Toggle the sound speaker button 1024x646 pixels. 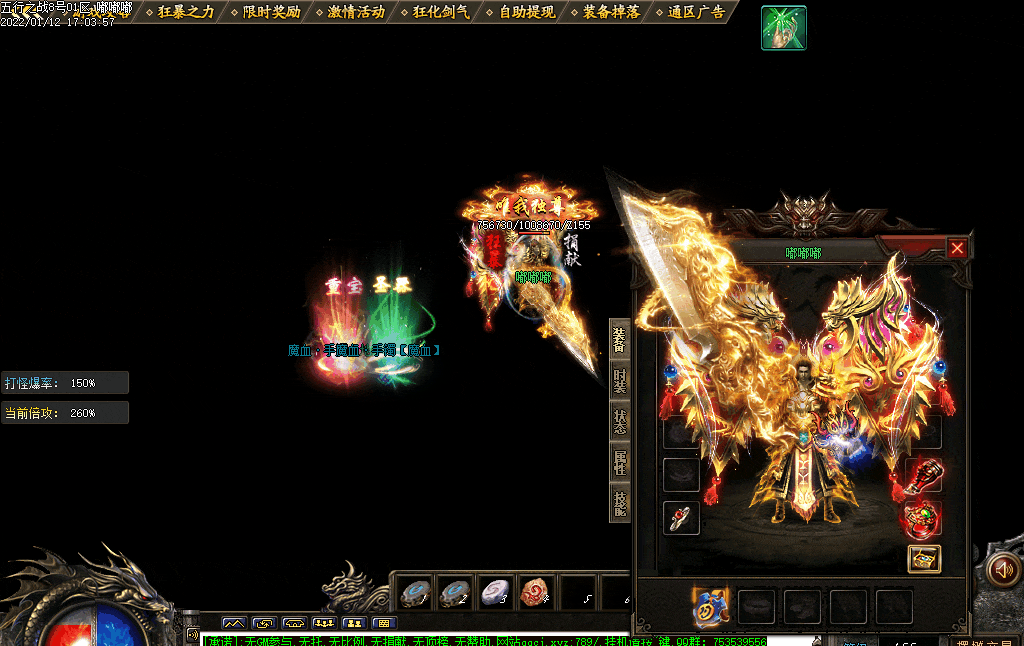coord(1002,570)
